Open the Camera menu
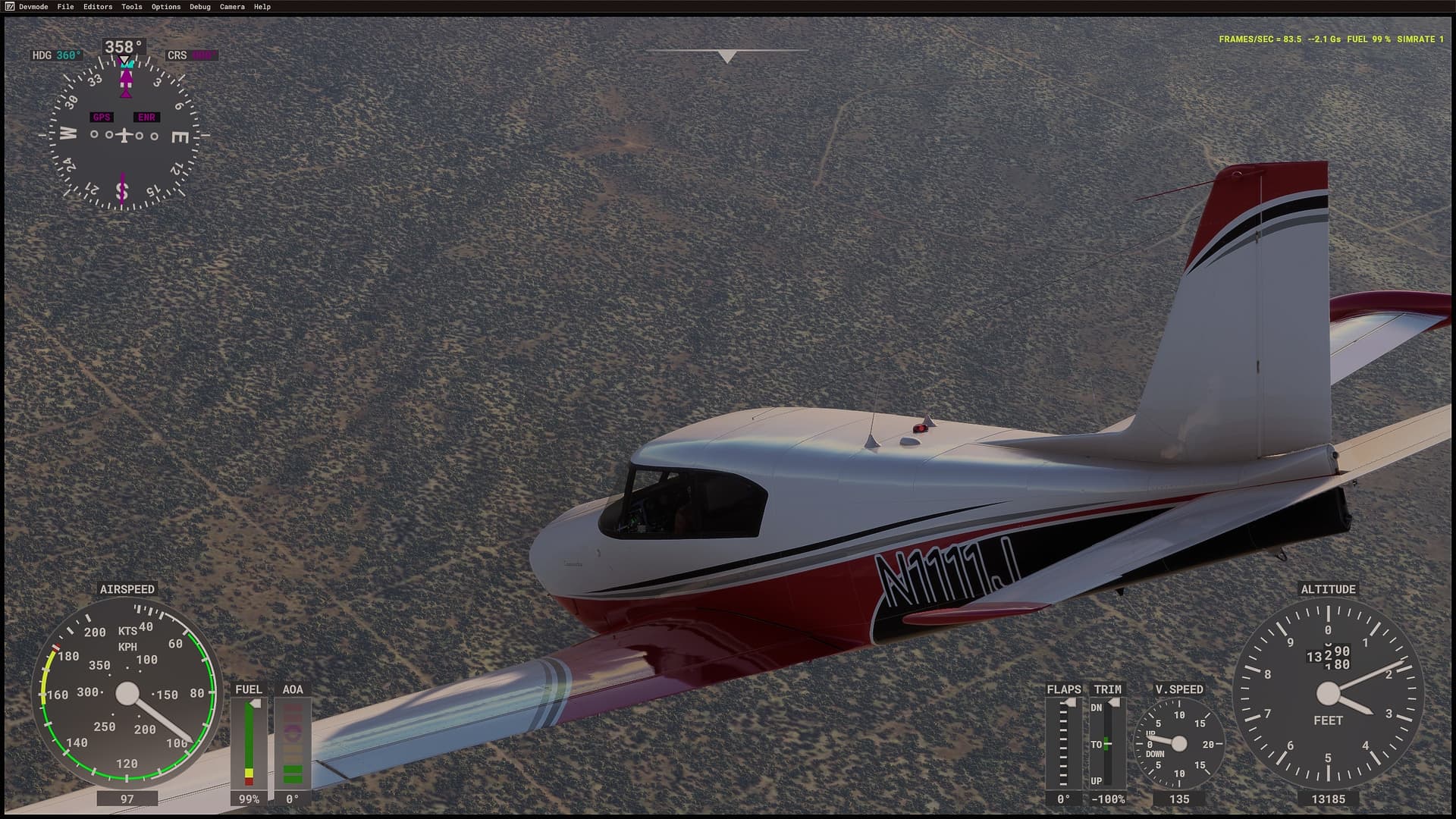This screenshot has width=1456, height=819. (232, 7)
